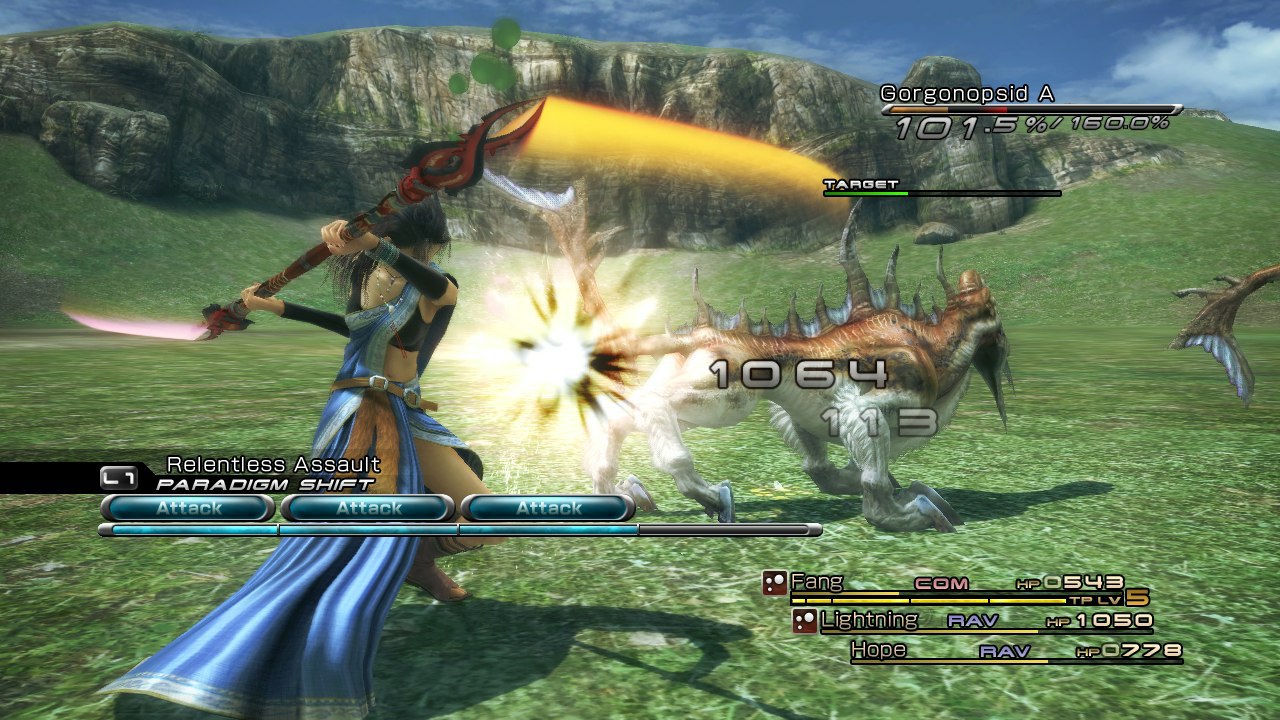
Task: Toggle the second queued Attack command
Action: click(x=369, y=508)
